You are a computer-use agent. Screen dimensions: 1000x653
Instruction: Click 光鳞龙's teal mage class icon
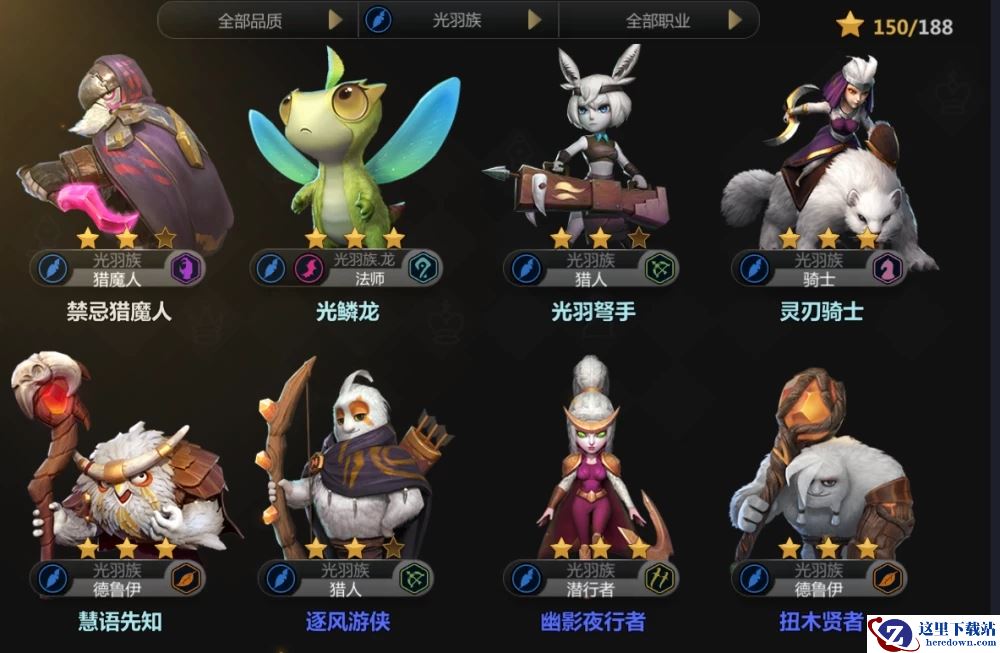pyautogui.click(x=423, y=268)
